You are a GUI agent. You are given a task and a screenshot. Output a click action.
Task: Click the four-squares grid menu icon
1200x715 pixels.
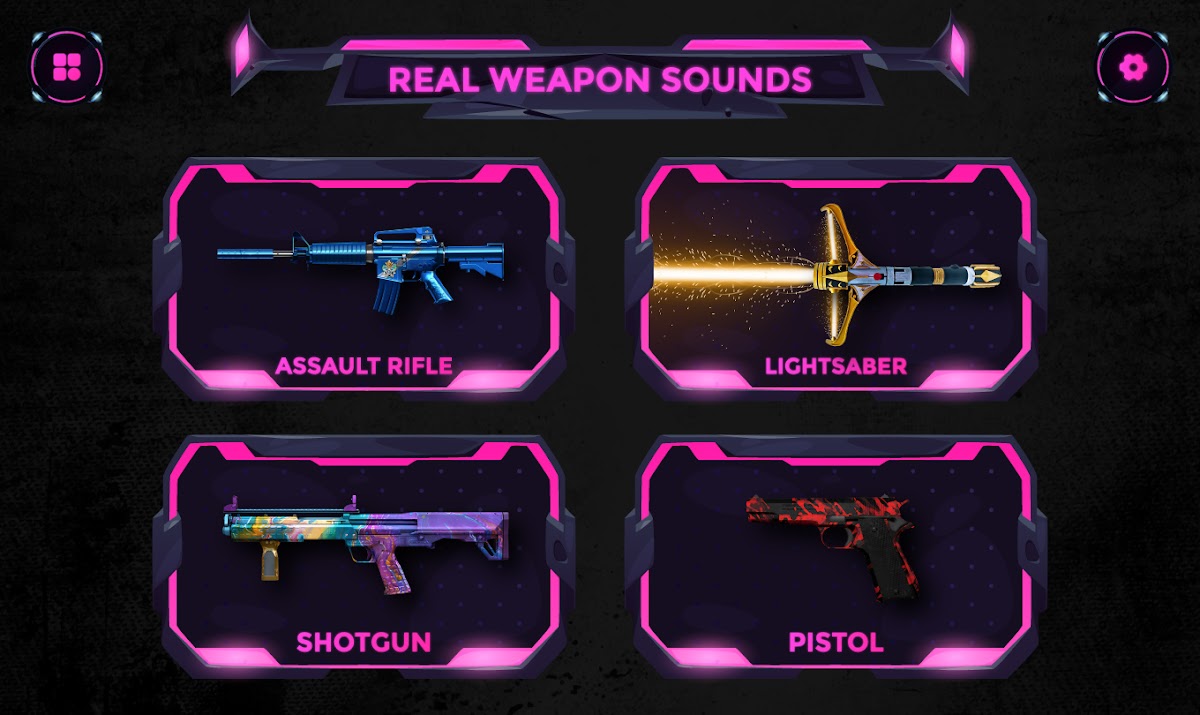tap(67, 67)
